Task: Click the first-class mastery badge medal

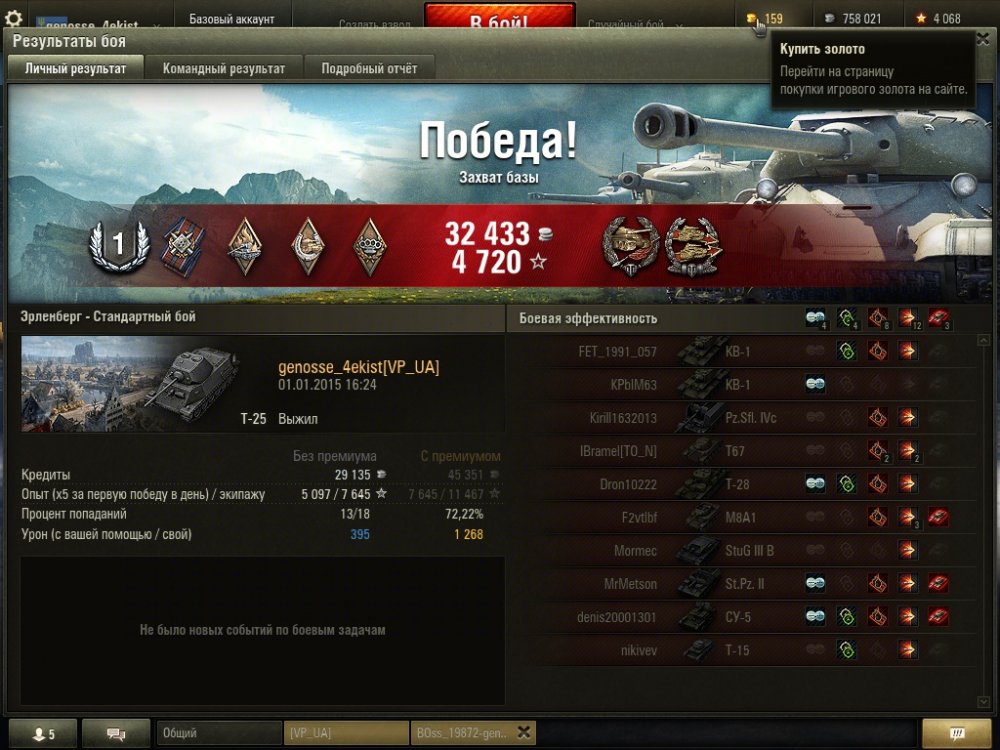Action: (119, 246)
